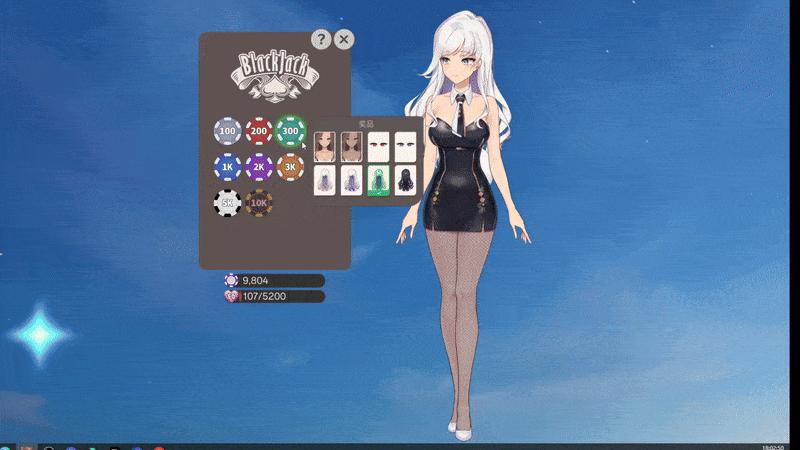This screenshot has width=800, height=450.
Task: Open the question mark help button
Action: 320,39
